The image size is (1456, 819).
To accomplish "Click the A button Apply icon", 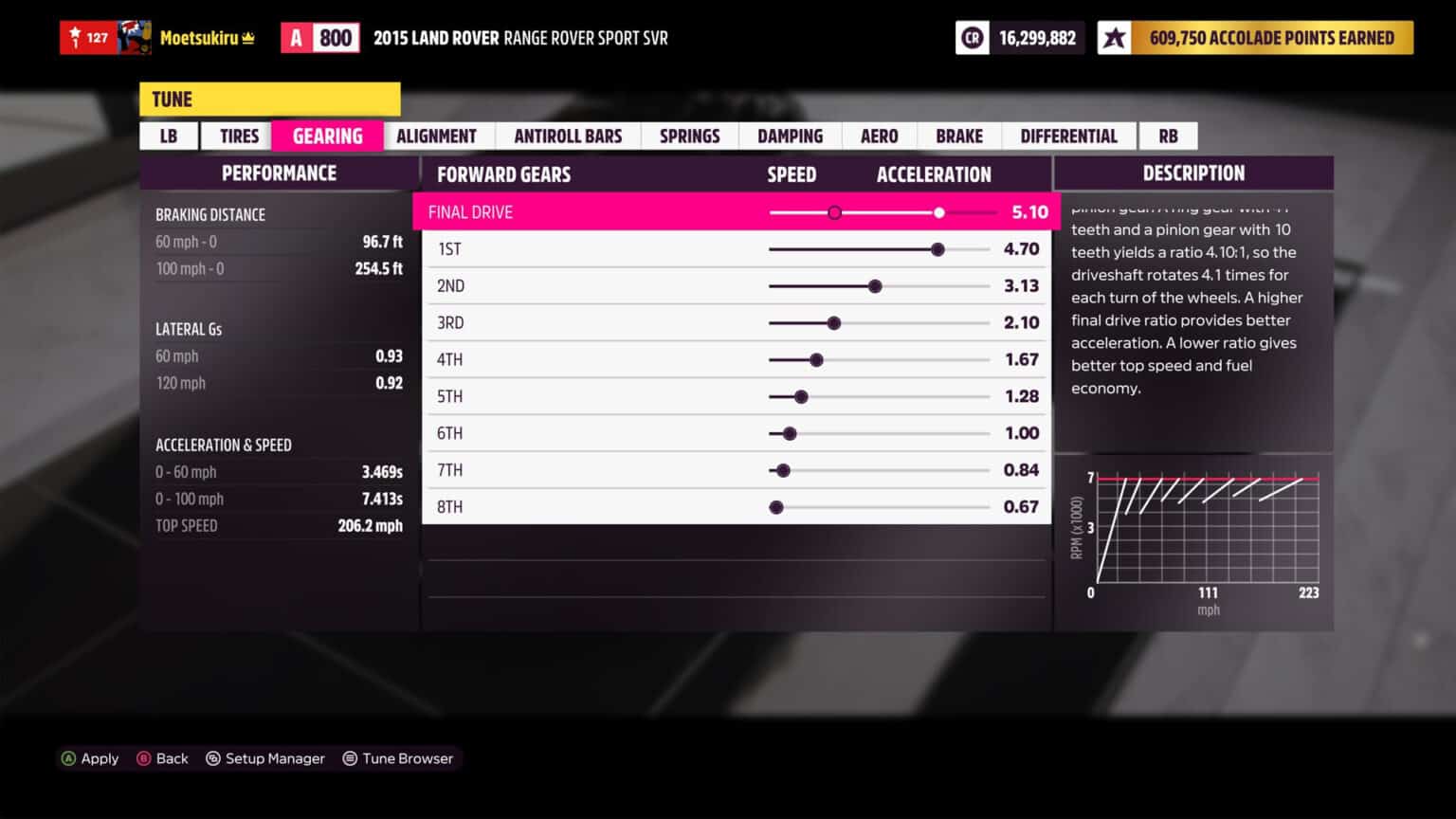I will coord(67,758).
